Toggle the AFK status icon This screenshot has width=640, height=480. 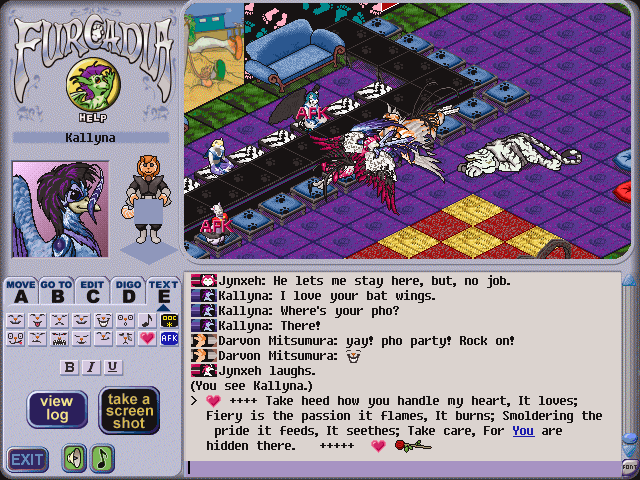(169, 339)
